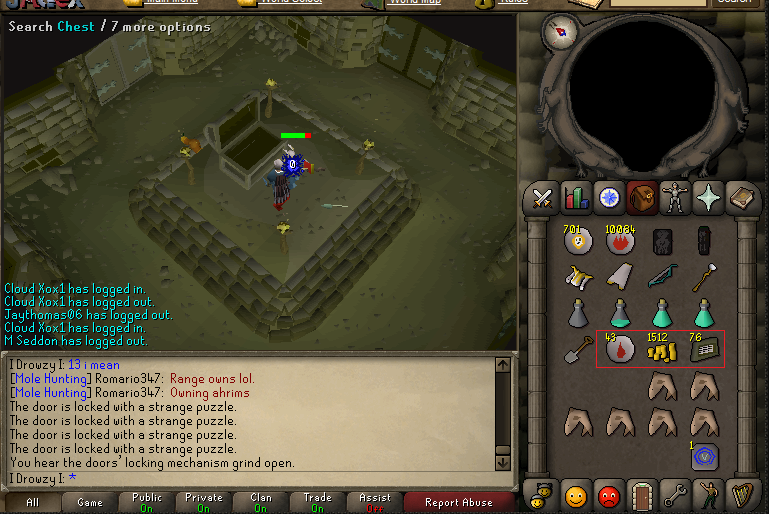Screen dimensions: 769x514
Task: Open the Worn Equipment tab
Action: [x=675, y=198]
